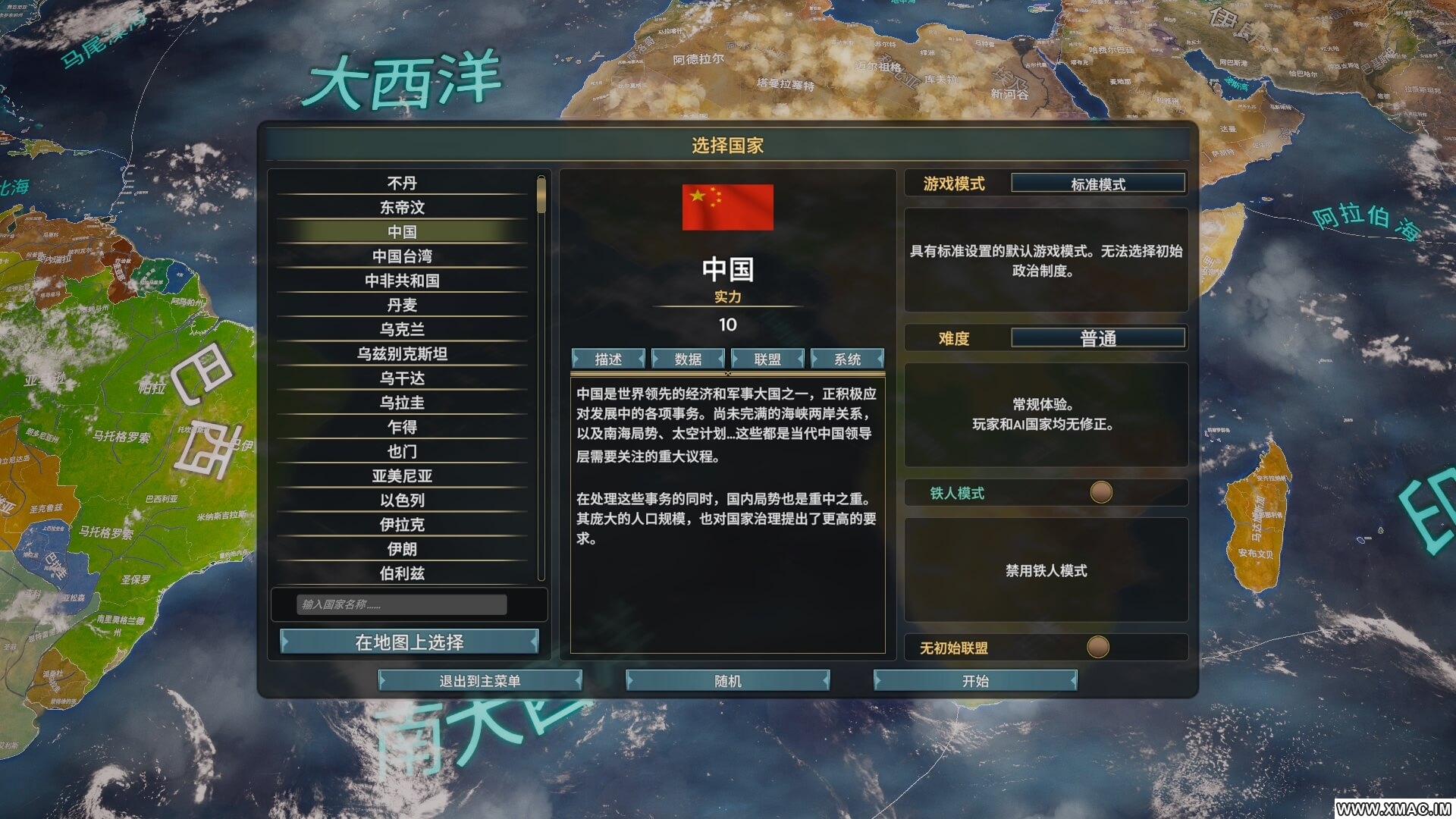Choose 以色列 from the country list
This screenshot has height=819, width=1456.
point(402,500)
